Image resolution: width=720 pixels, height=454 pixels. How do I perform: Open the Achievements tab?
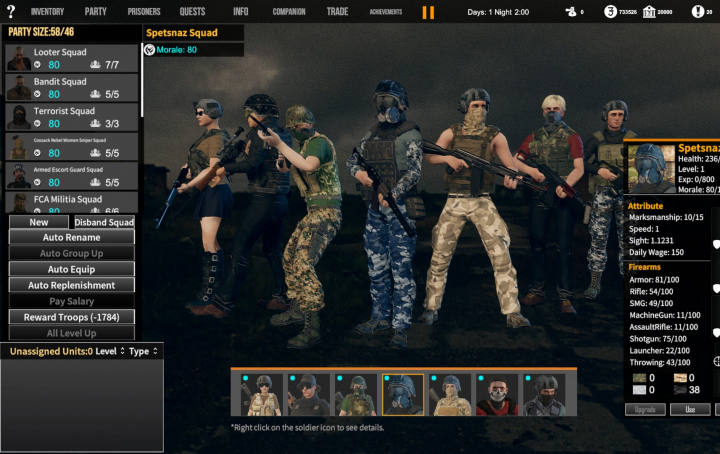(x=385, y=12)
